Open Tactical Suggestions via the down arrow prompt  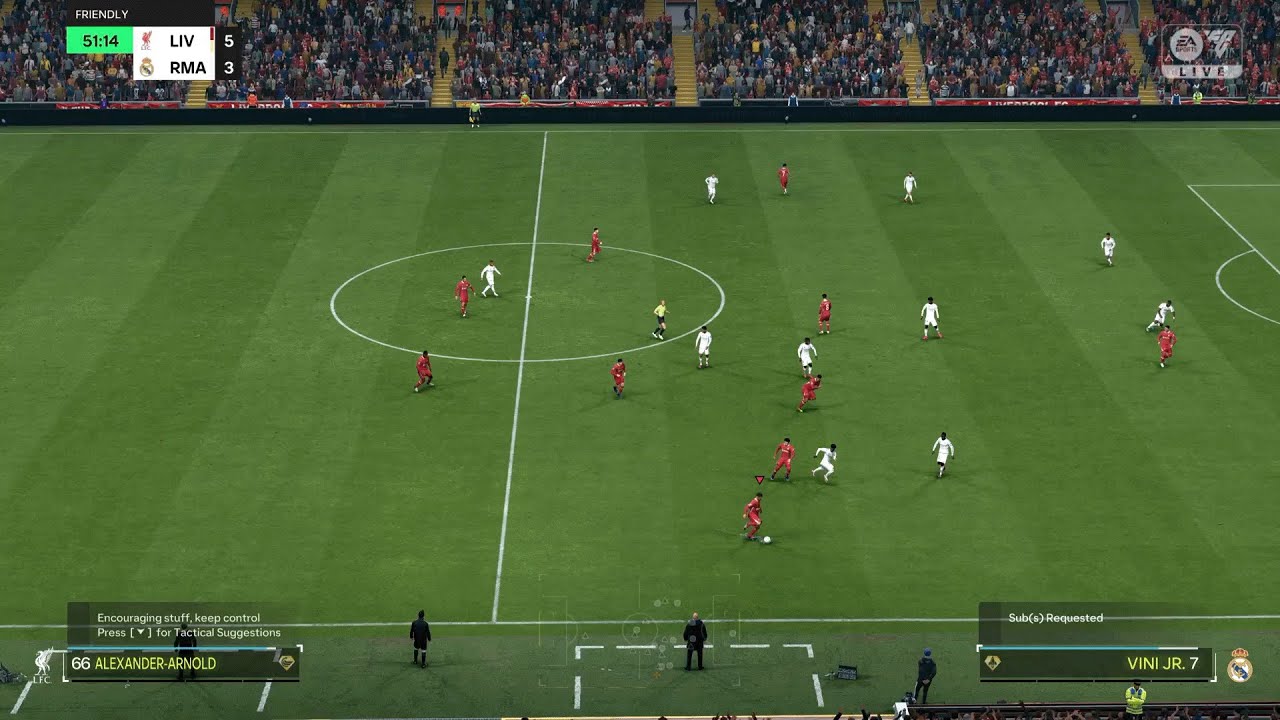pos(140,632)
